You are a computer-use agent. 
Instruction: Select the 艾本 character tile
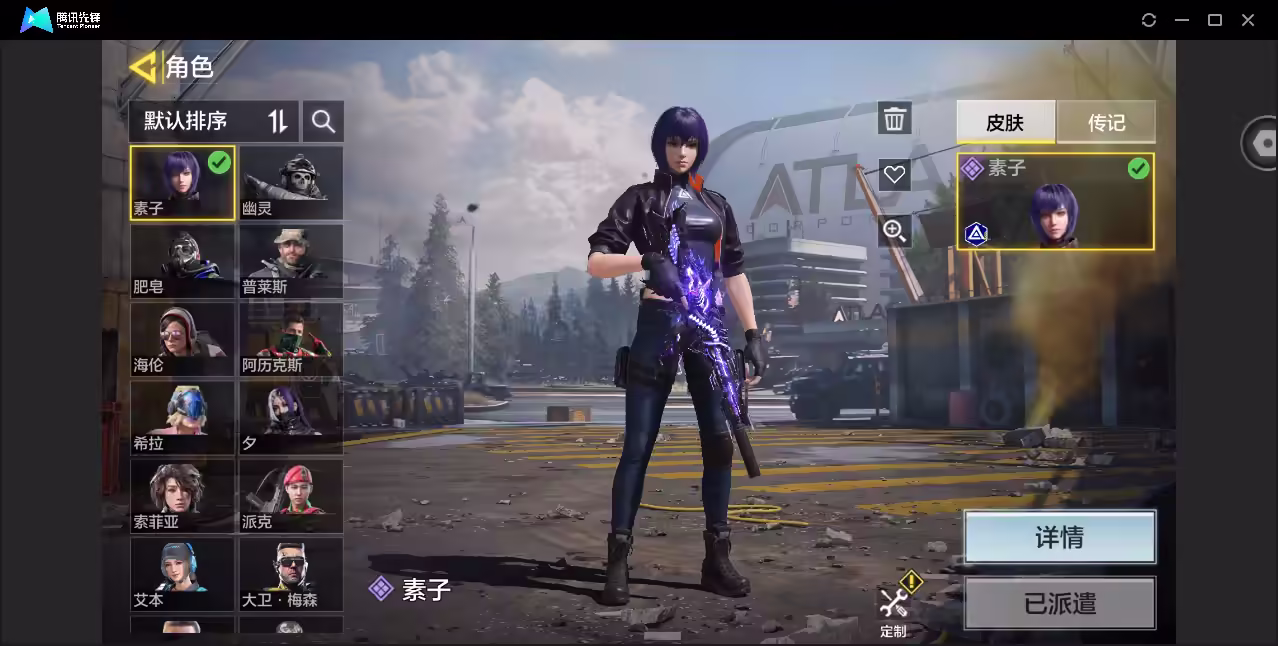point(182,573)
